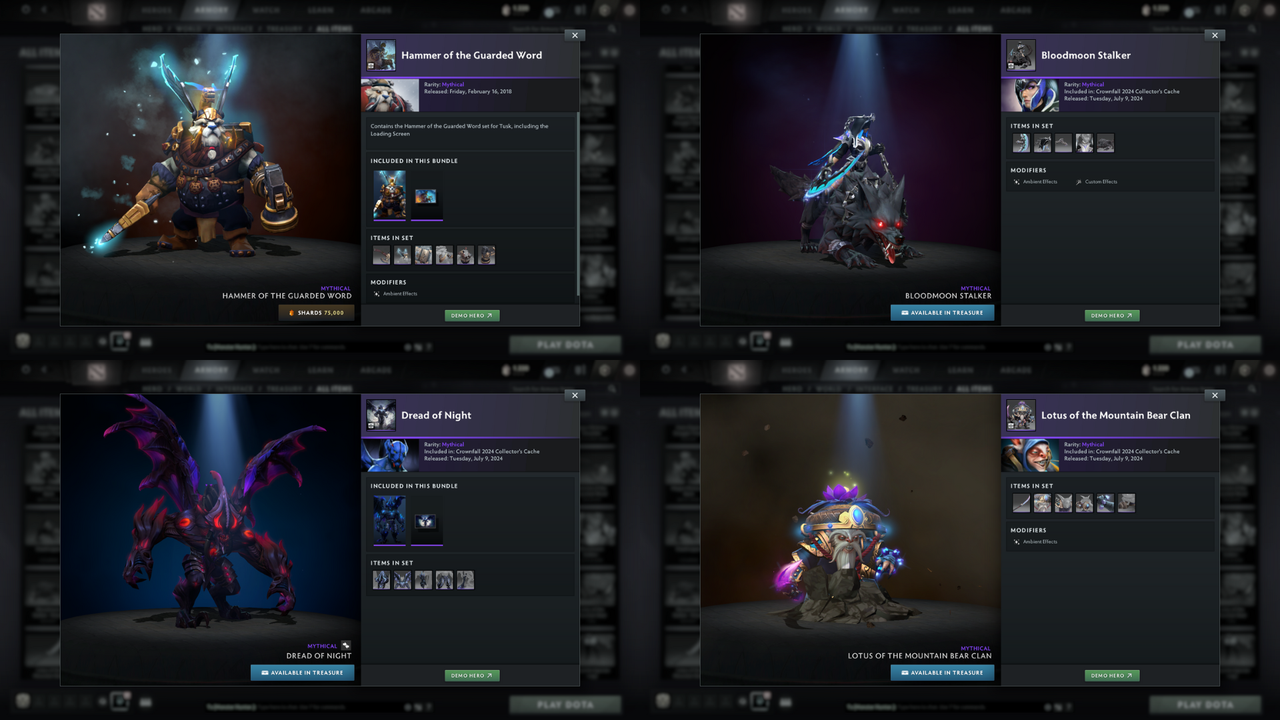Expand the Included In This Bundle loading screen preview
1280x720 pixels.
(x=425, y=196)
